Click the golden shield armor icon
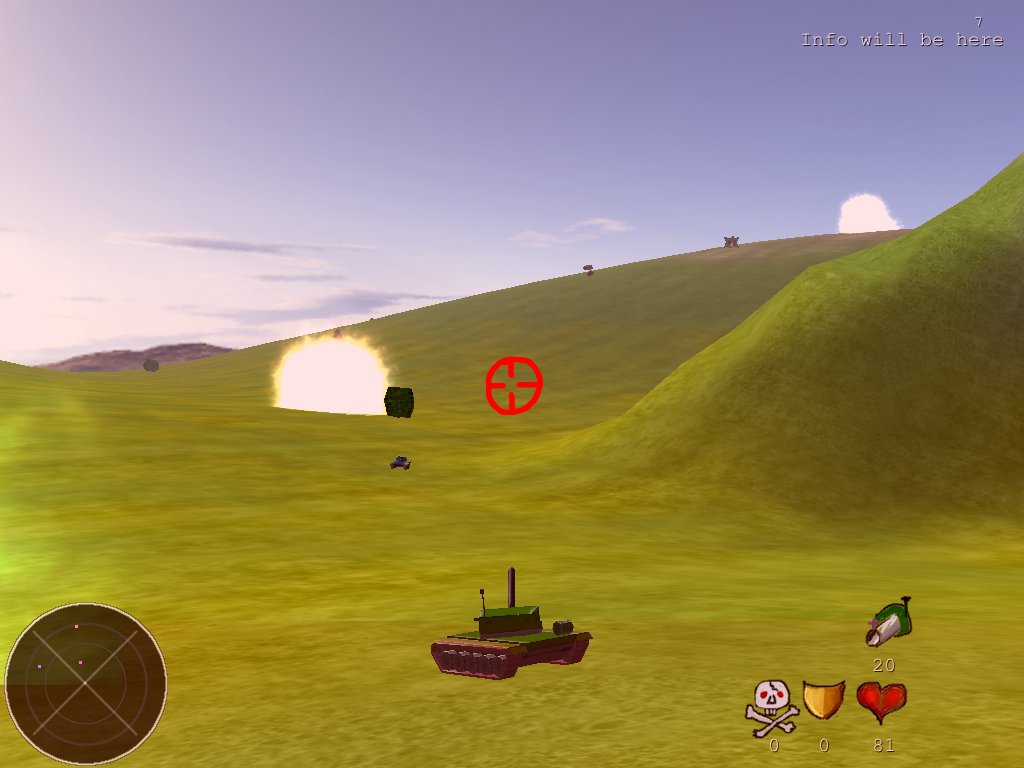 [823, 700]
